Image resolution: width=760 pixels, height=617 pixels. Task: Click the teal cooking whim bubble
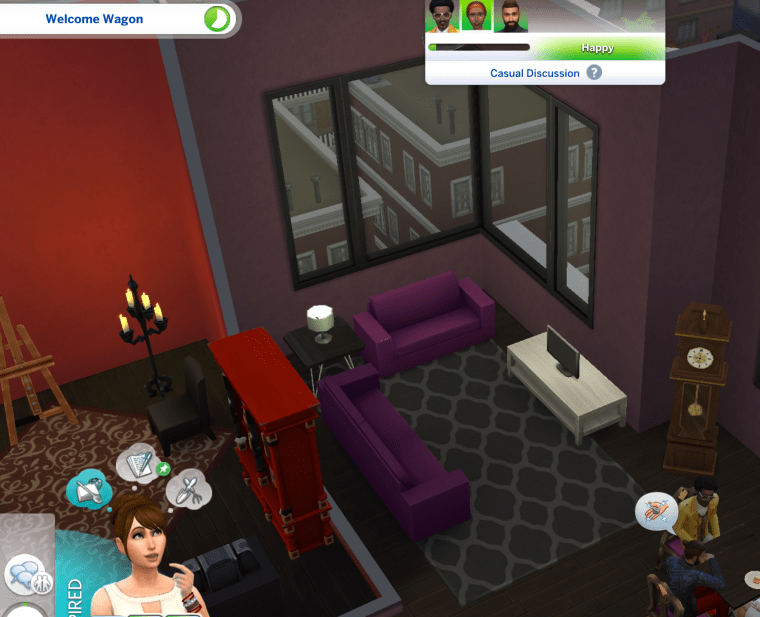point(87,489)
